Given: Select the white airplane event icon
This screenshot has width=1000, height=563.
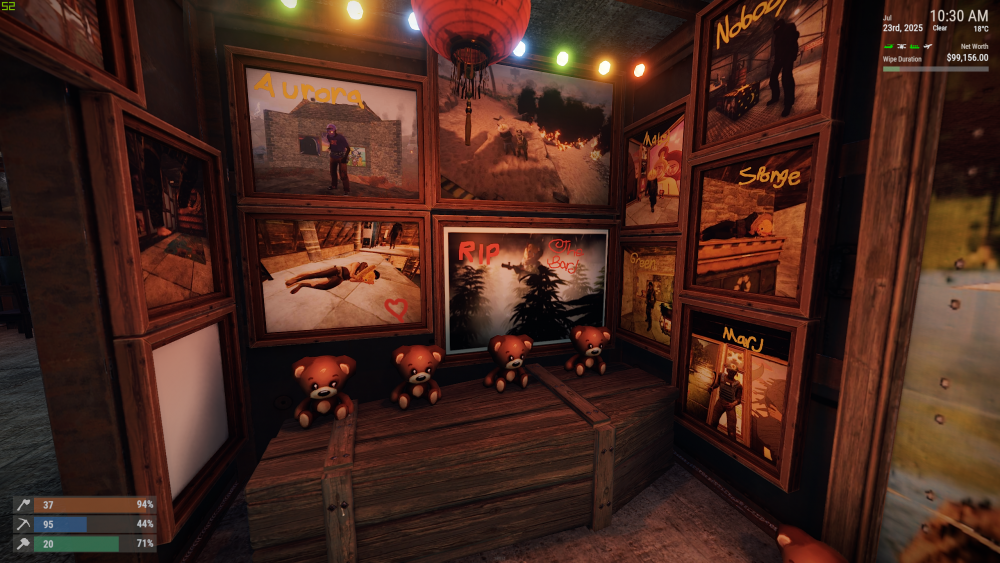Looking at the screenshot, I should tap(927, 46).
